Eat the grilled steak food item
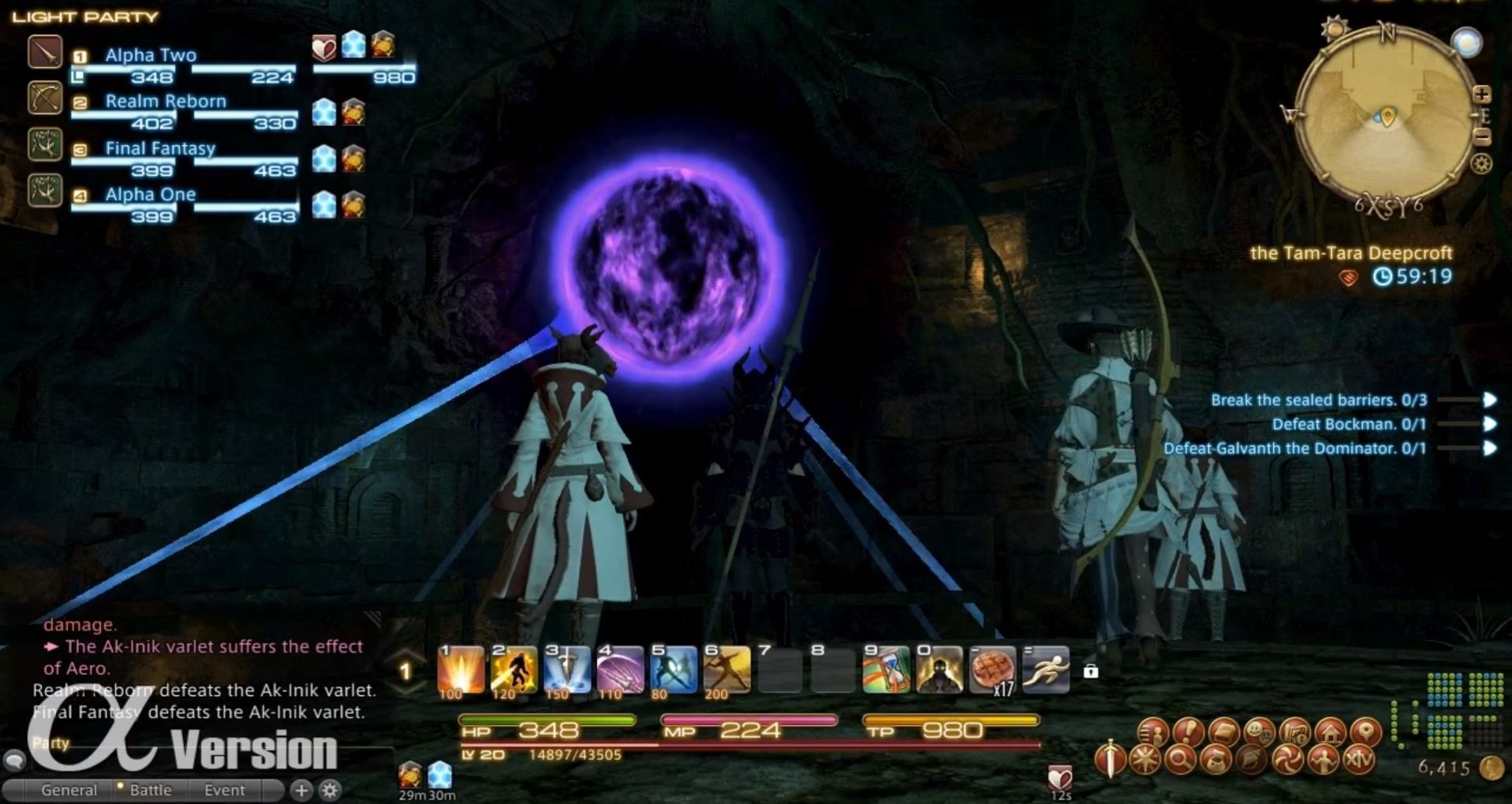This screenshot has height=804, width=1512. tap(992, 671)
